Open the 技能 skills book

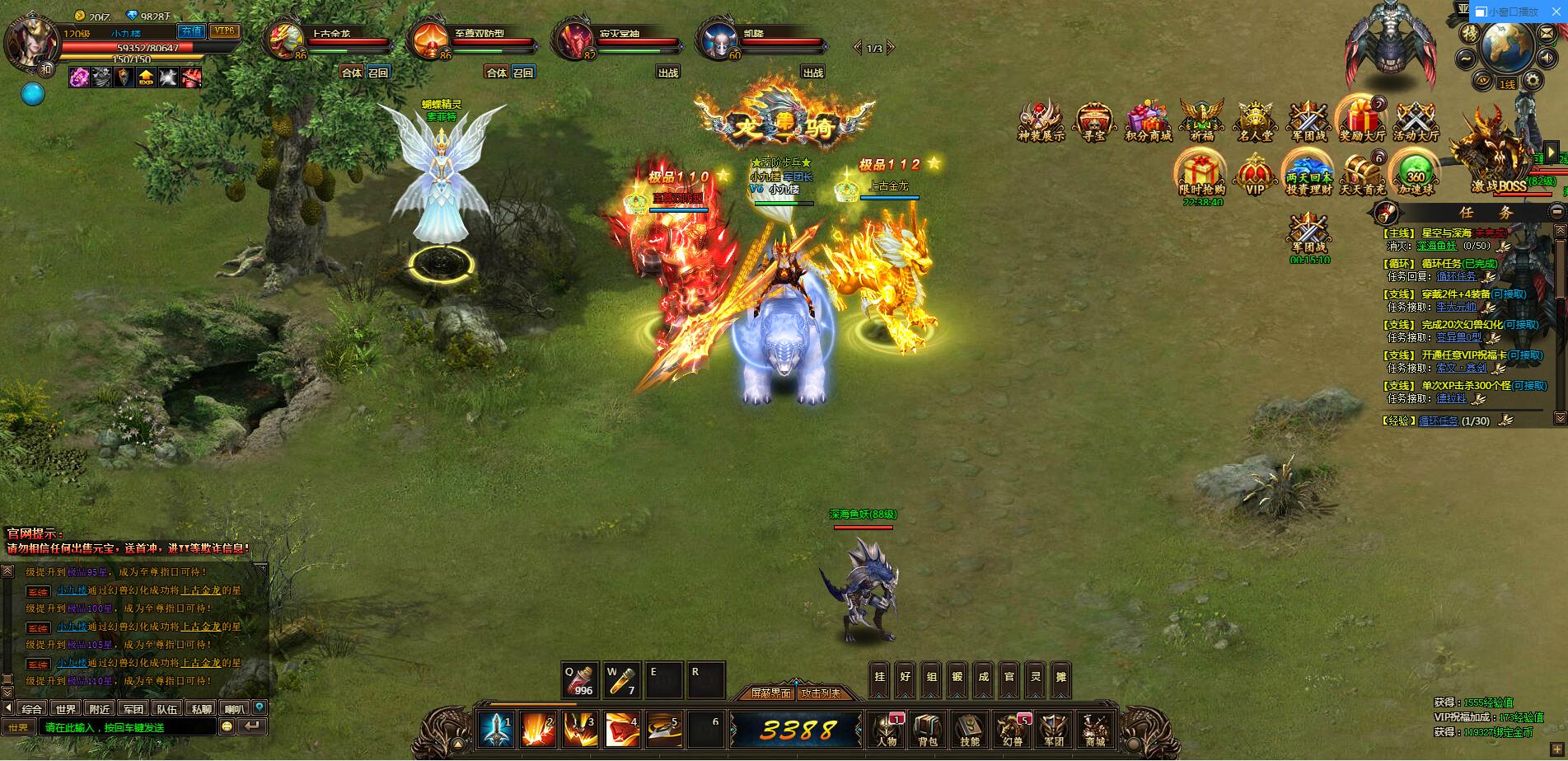(970, 729)
